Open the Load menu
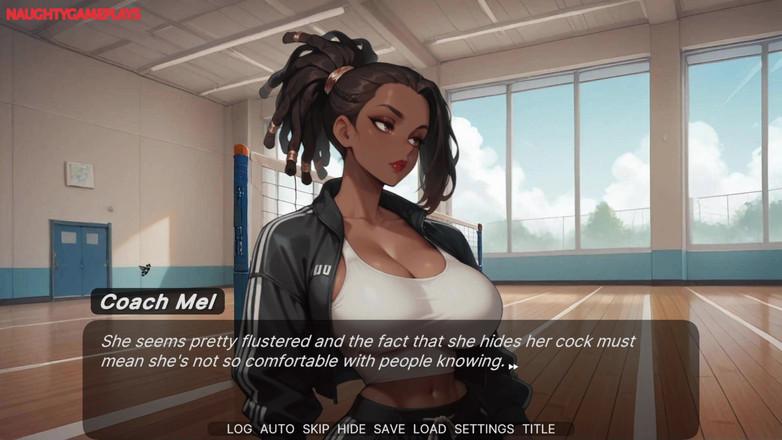This screenshot has height=440, width=782. point(429,429)
